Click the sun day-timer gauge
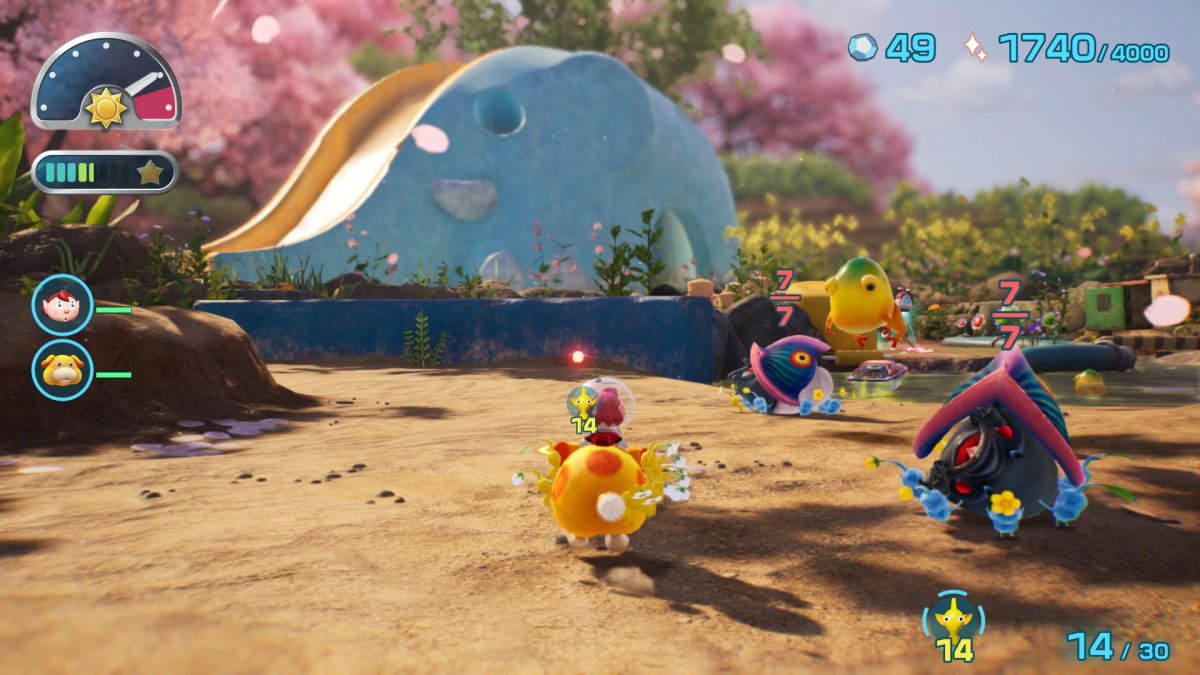This screenshot has height=675, width=1200. (x=106, y=84)
